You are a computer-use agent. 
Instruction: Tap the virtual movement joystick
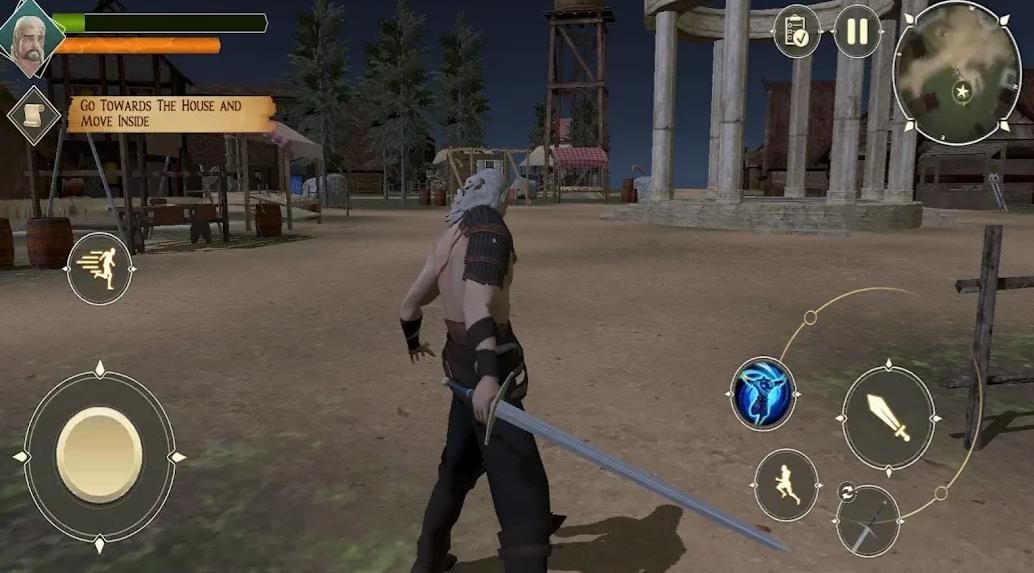coord(99,456)
